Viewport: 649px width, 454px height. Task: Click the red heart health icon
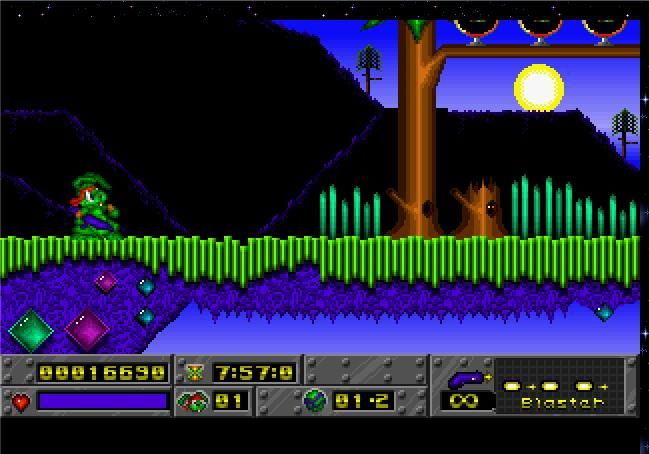(20, 402)
